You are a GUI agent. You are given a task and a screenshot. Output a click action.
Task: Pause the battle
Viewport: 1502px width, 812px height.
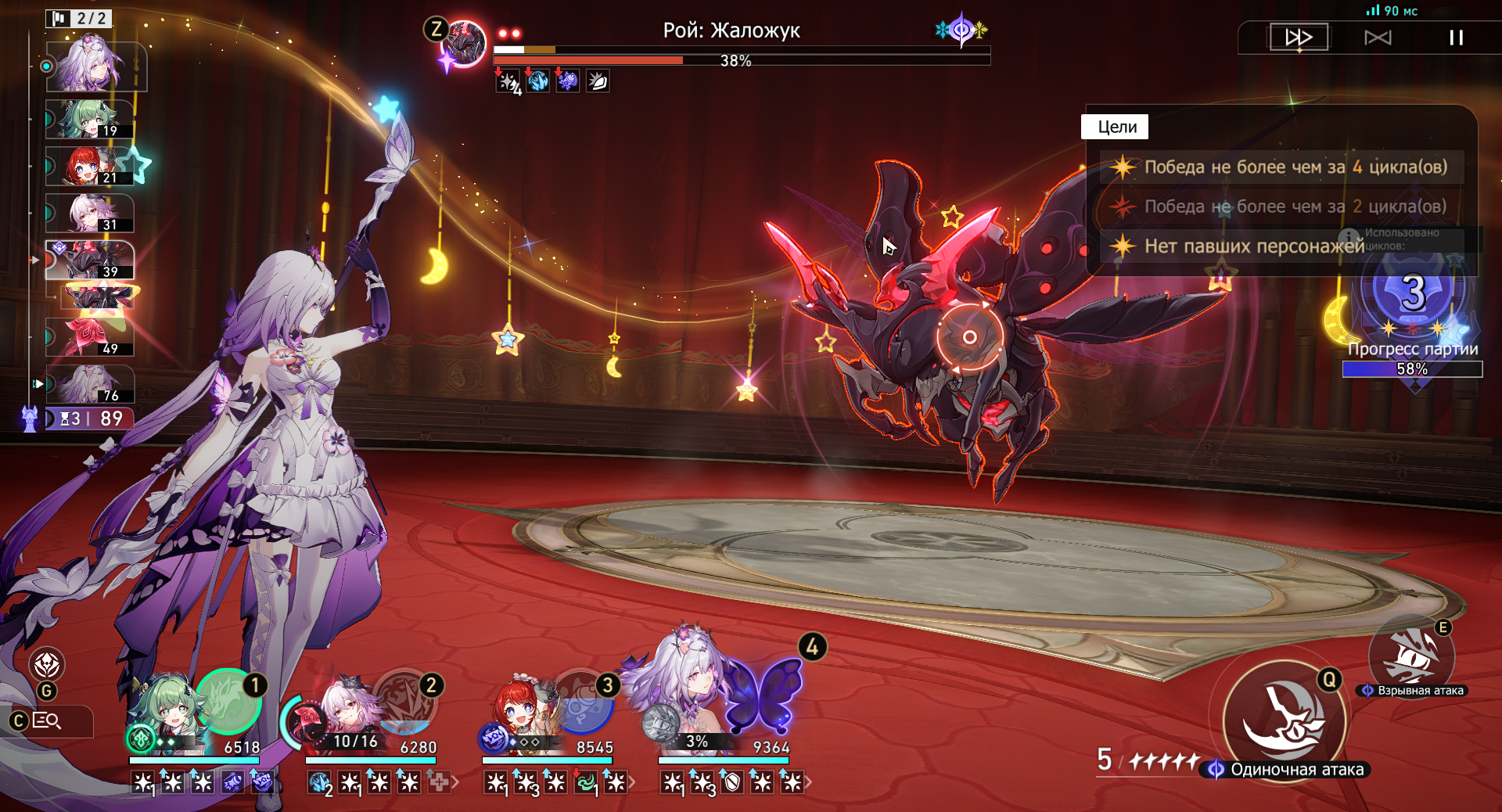coord(1456,38)
